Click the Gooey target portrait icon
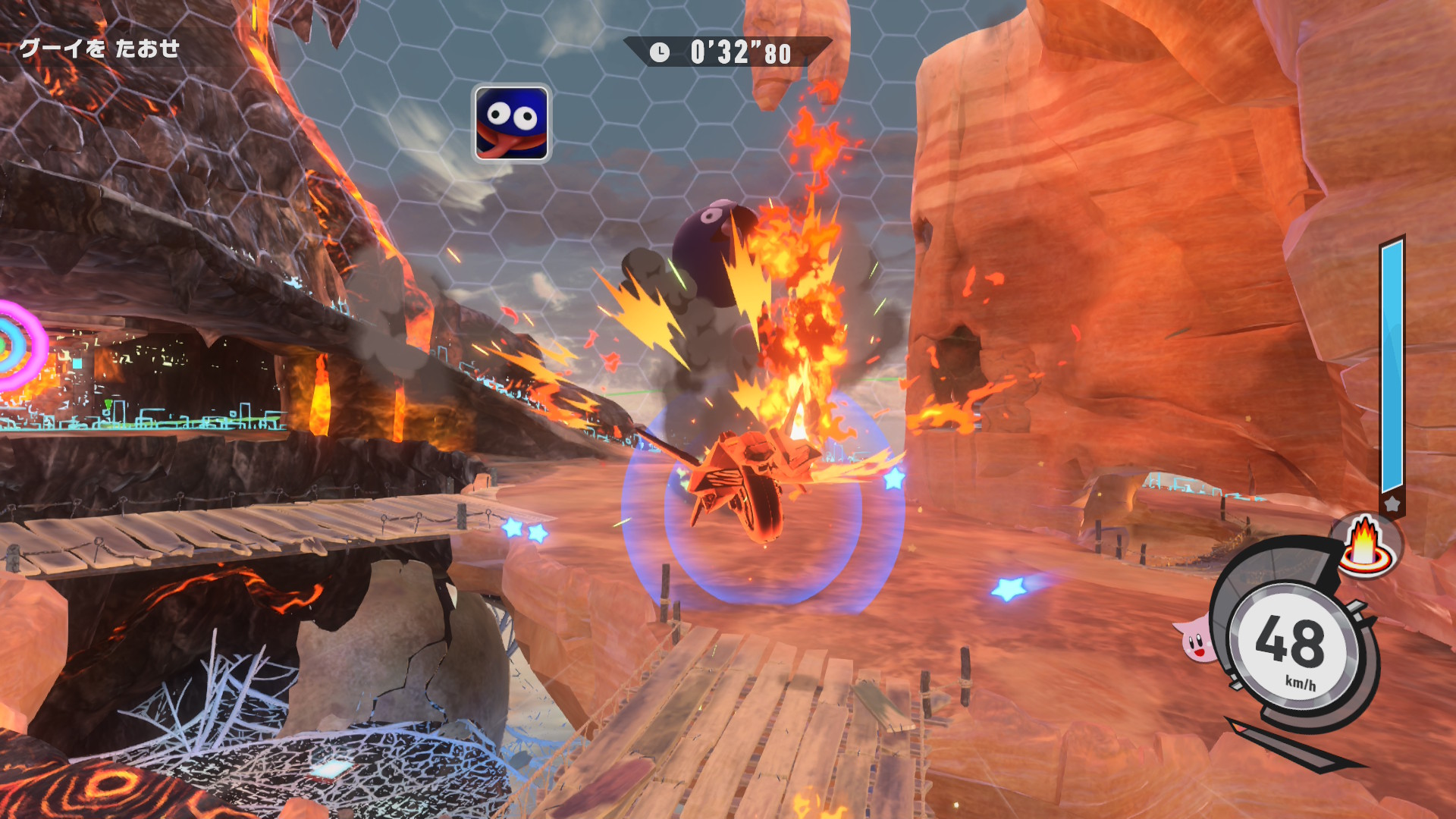Viewport: 1456px width, 819px height. coord(512,123)
